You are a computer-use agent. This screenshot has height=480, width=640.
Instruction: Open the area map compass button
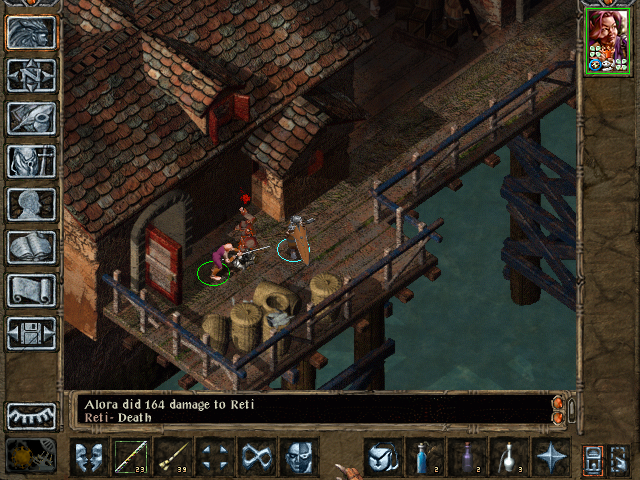30,75
